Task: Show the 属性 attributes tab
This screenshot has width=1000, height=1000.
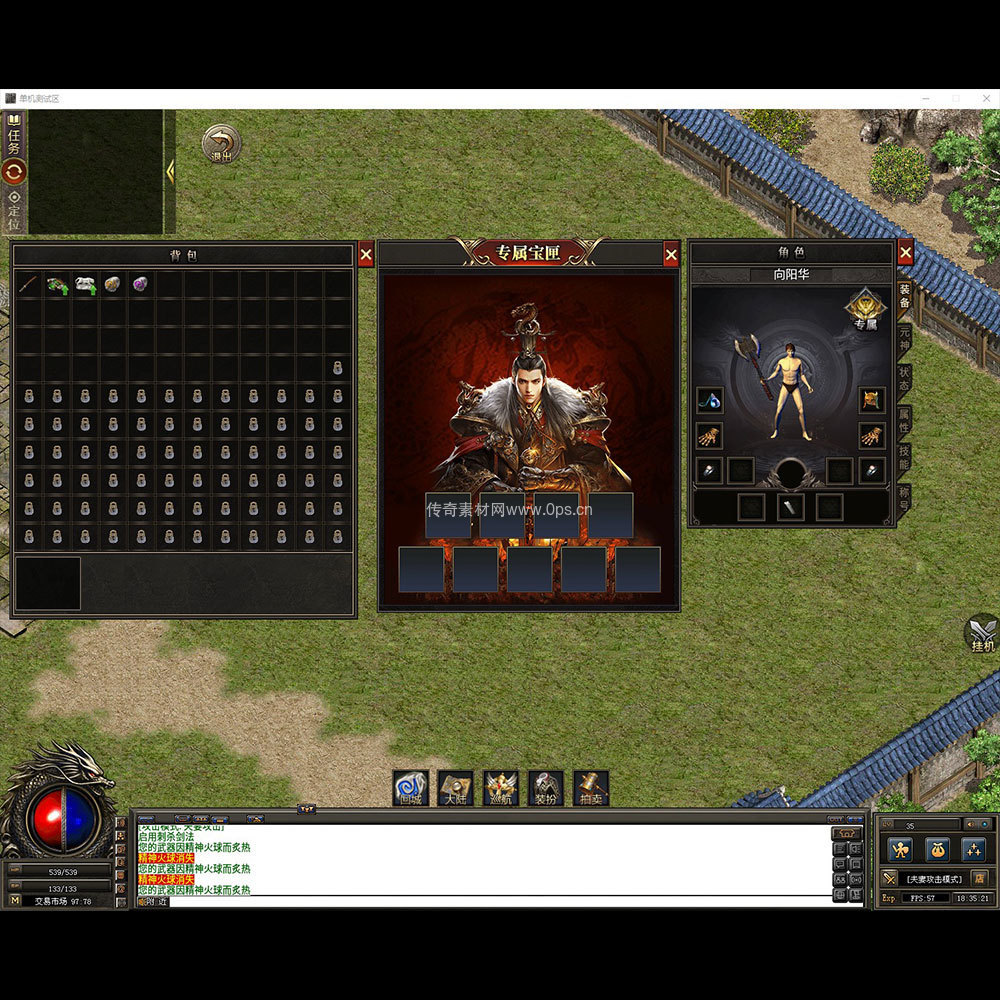Action: 904,419
